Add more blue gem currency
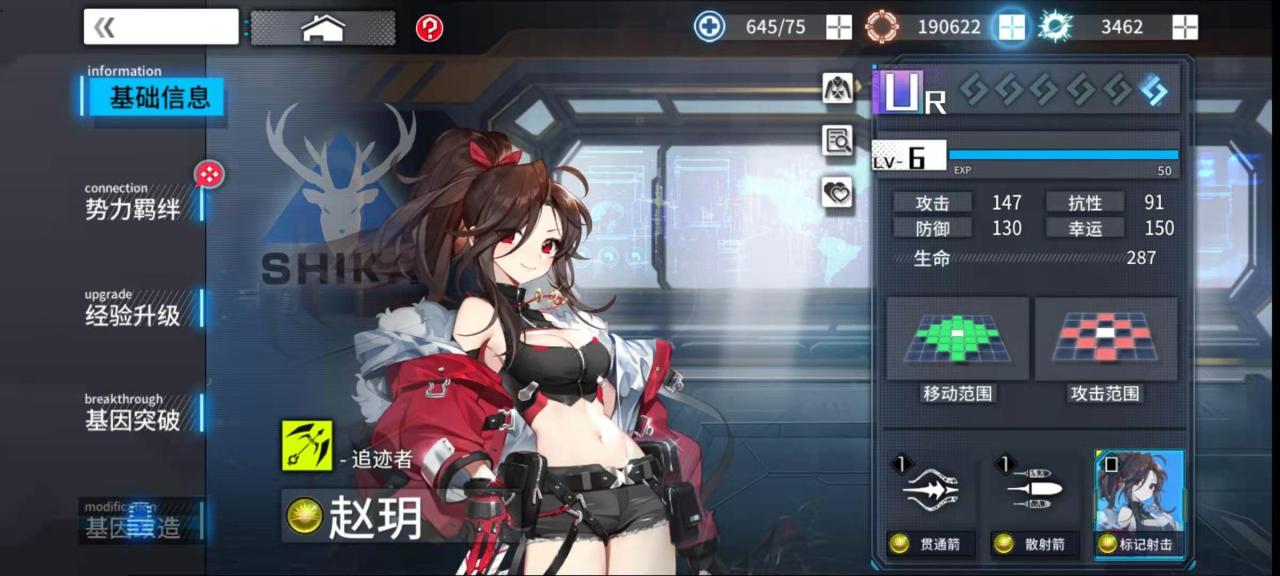The image size is (1280, 576). coord(1185,27)
